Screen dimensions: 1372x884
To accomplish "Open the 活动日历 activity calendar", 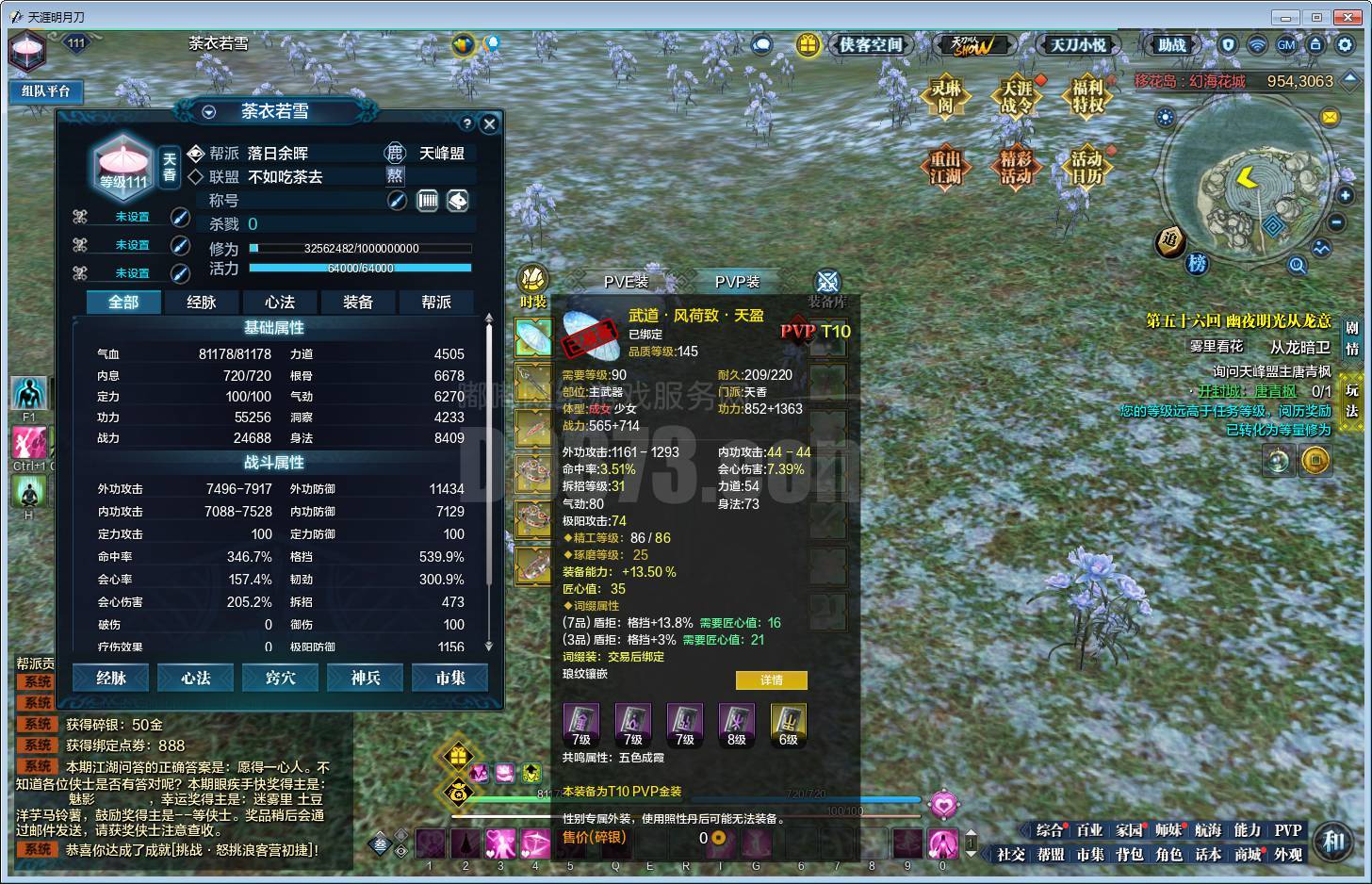I will pyautogui.click(x=1086, y=168).
